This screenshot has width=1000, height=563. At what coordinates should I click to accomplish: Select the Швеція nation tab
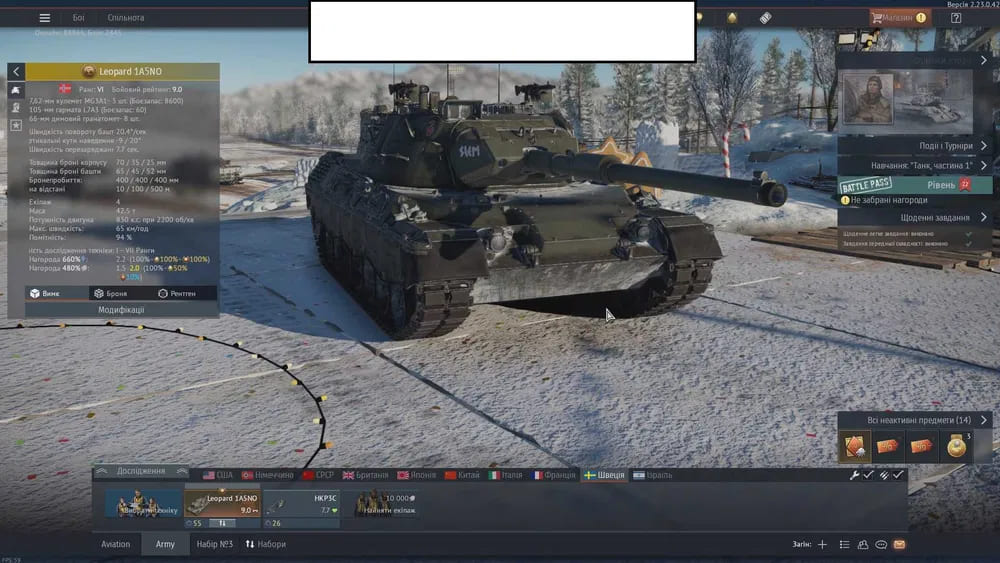point(608,475)
